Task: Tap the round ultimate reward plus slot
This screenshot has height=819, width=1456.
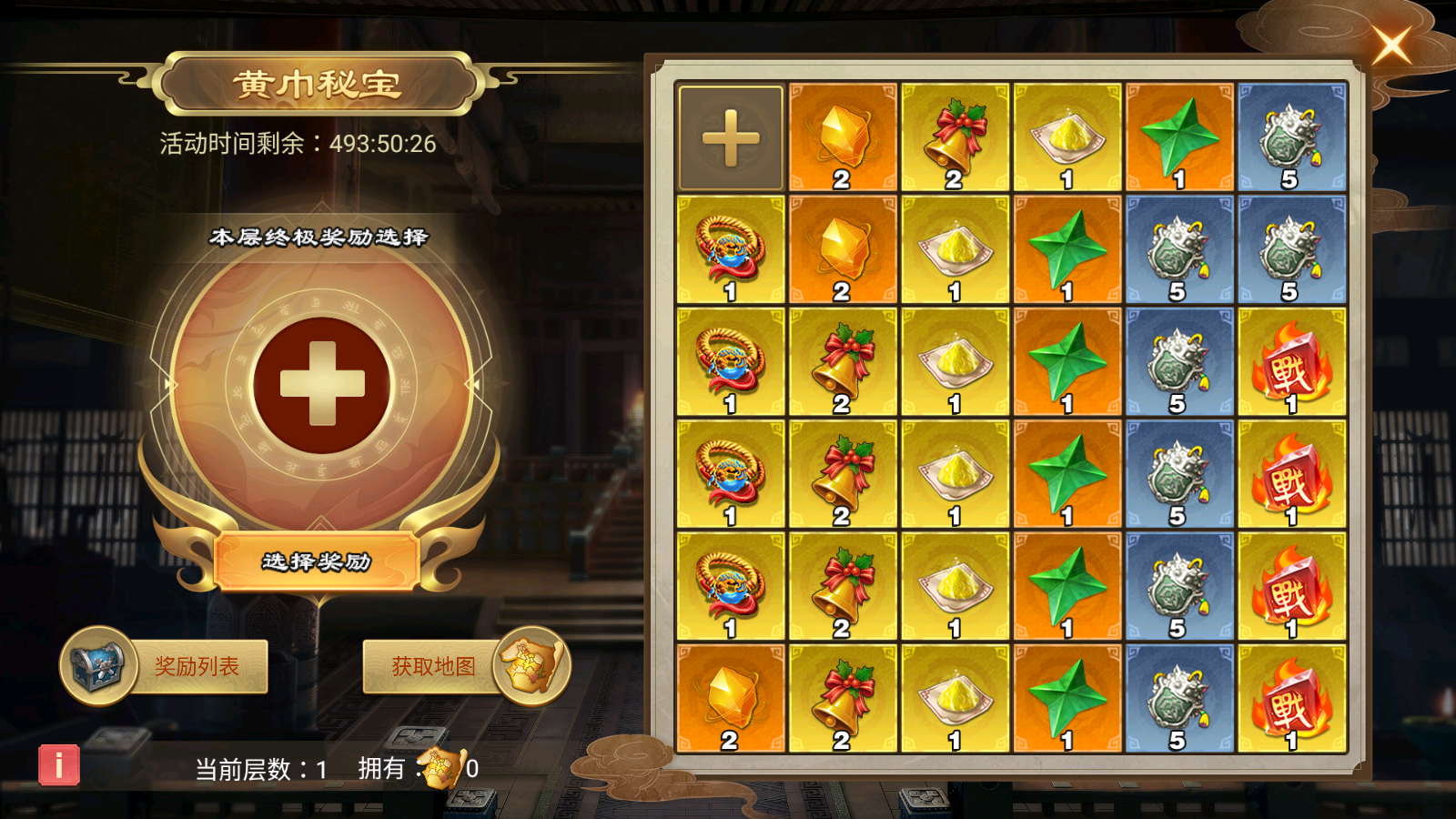Action: click(322, 384)
